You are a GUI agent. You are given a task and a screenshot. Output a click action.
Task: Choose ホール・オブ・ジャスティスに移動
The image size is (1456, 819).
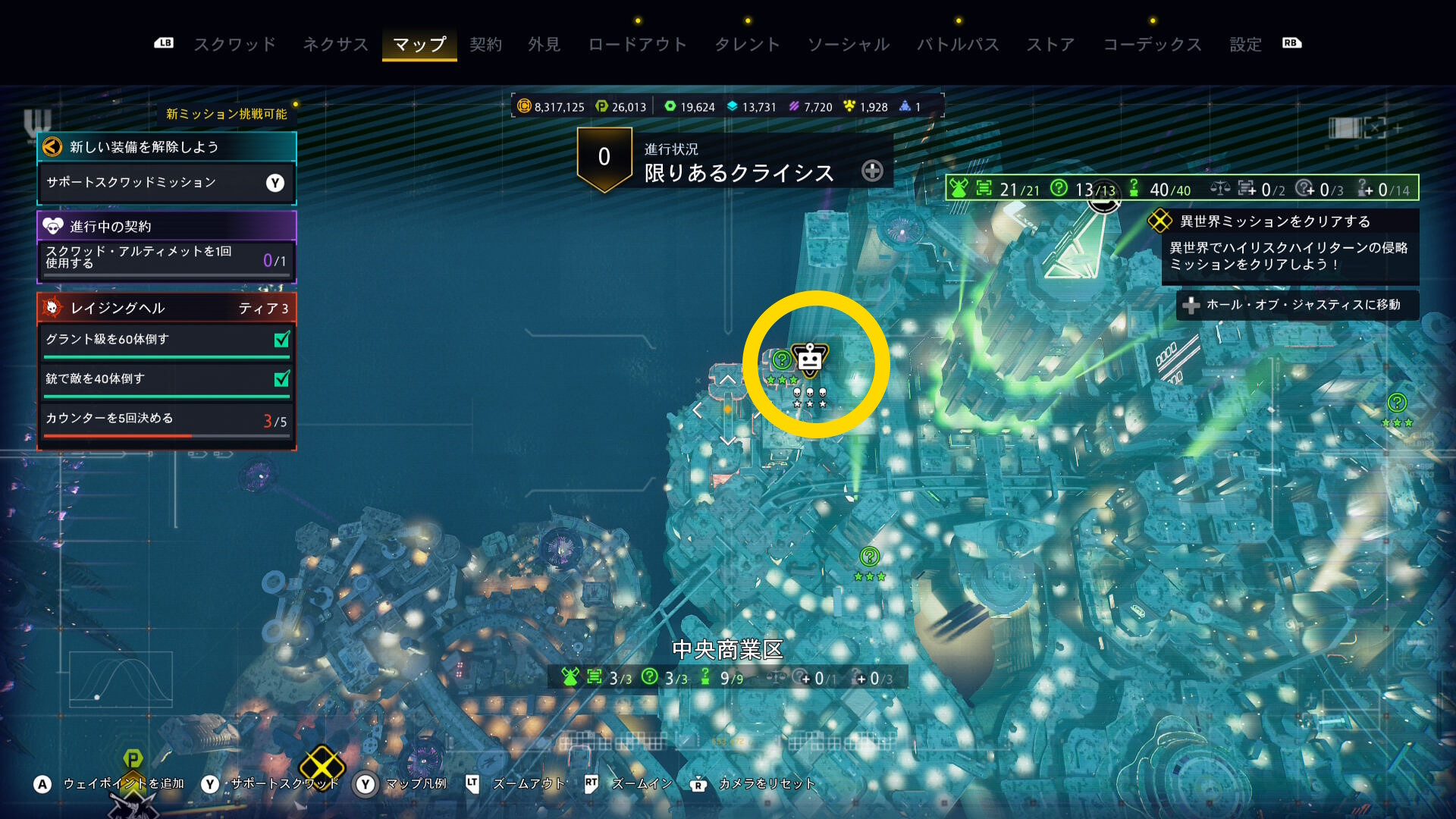click(1297, 305)
